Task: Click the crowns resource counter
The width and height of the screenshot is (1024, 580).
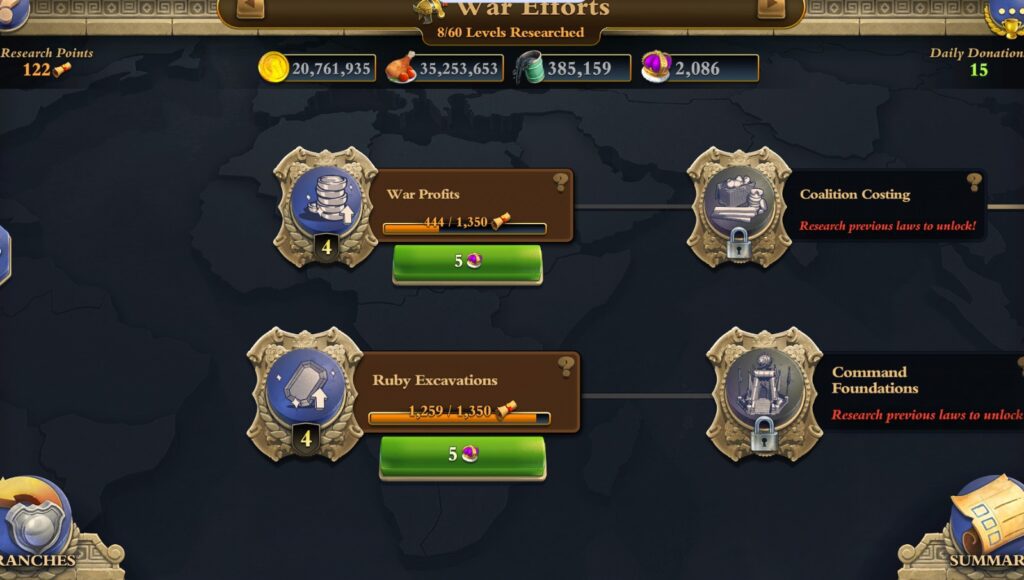Action: click(699, 68)
